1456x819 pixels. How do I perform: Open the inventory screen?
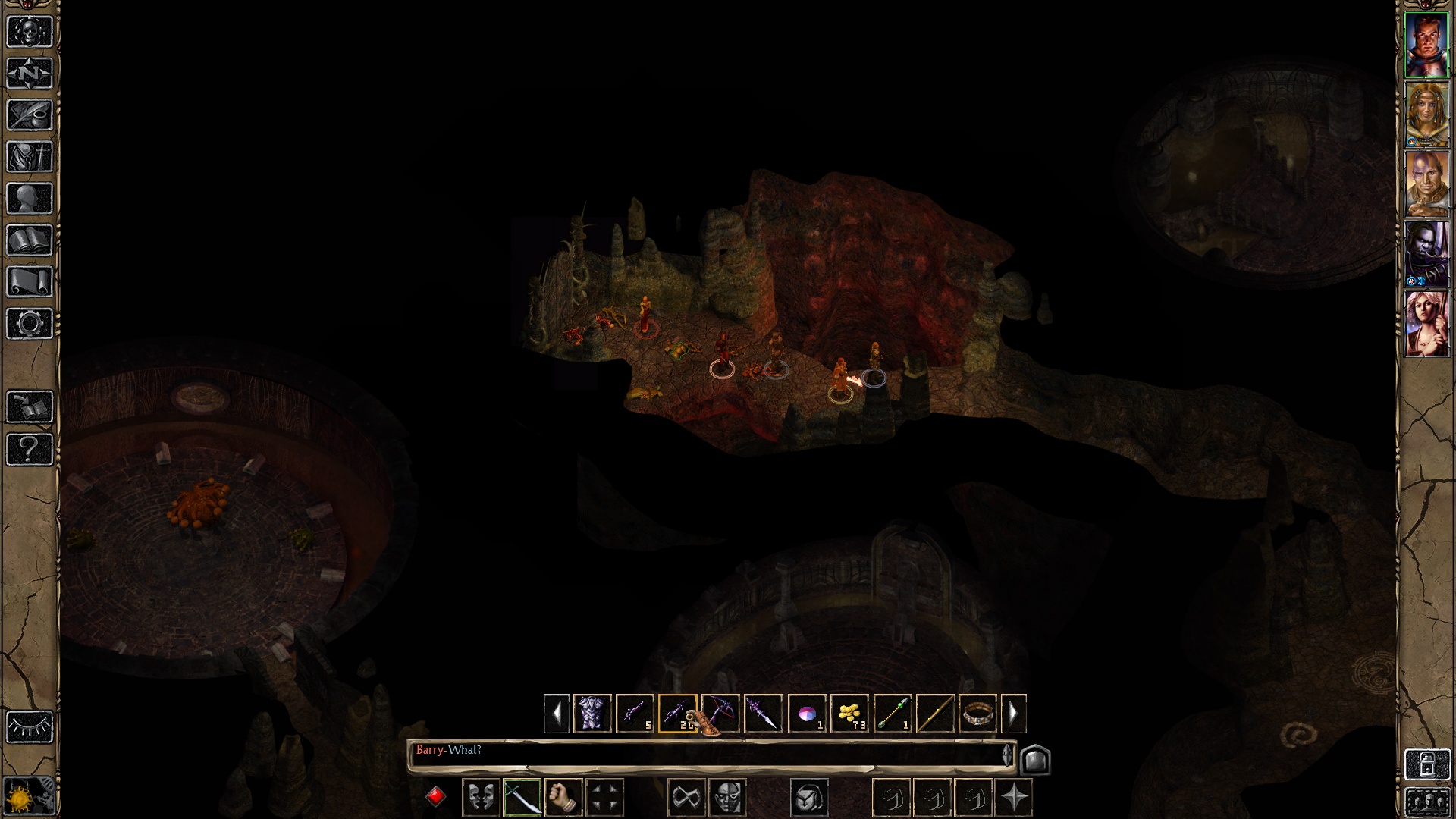tap(30, 157)
